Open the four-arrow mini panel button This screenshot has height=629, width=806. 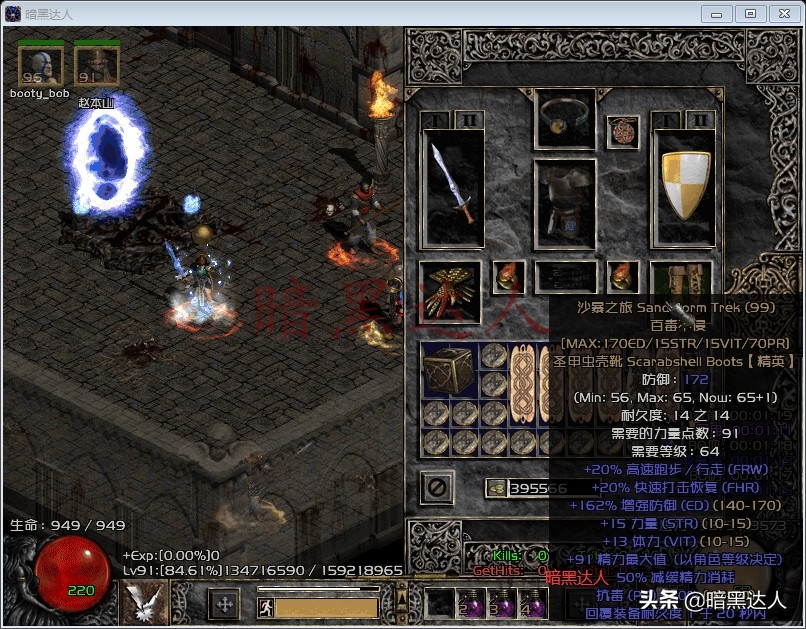click(224, 604)
